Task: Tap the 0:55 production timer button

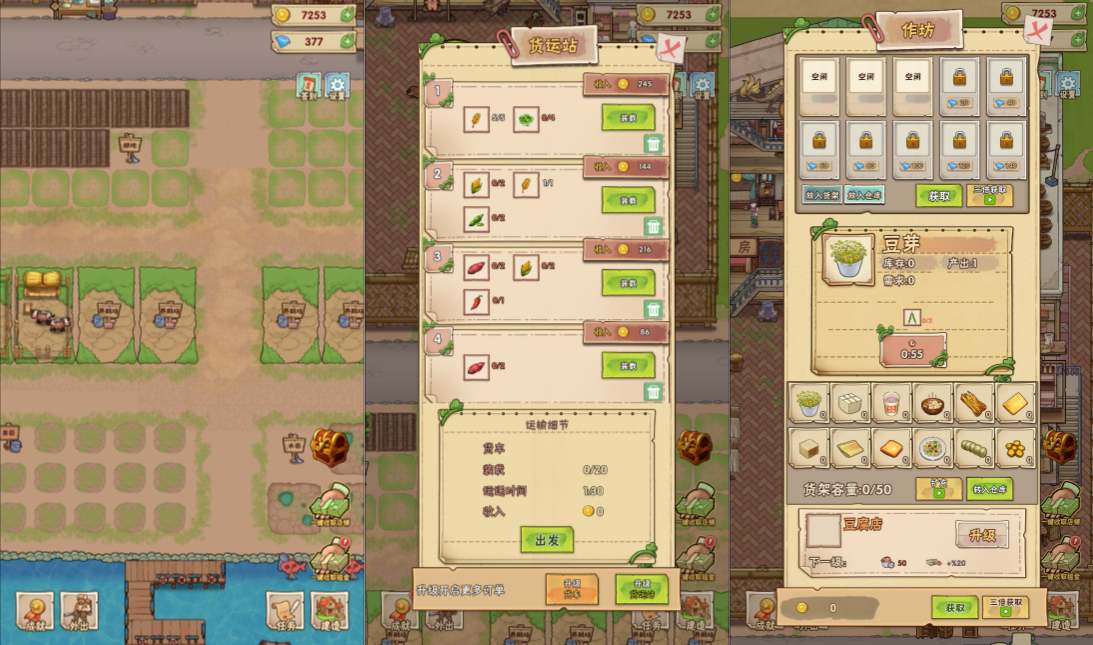Action: click(x=912, y=352)
